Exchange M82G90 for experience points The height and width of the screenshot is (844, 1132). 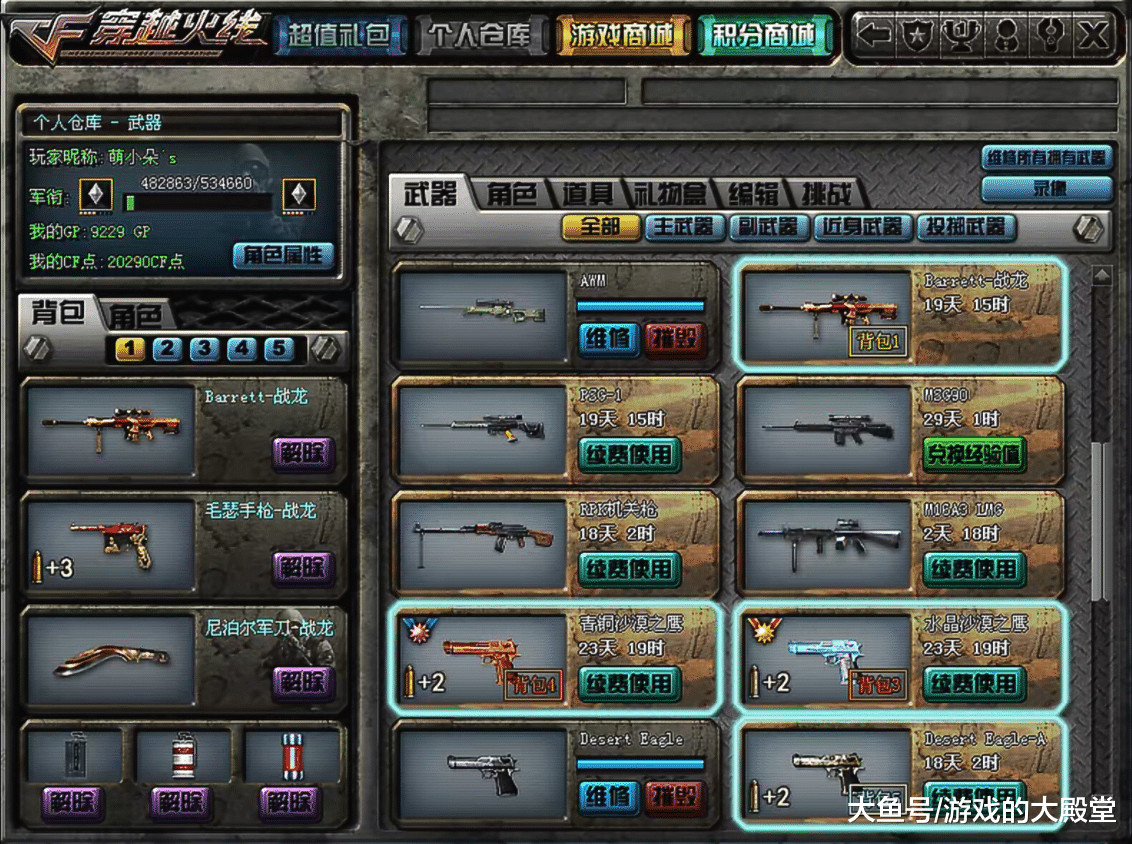point(973,455)
